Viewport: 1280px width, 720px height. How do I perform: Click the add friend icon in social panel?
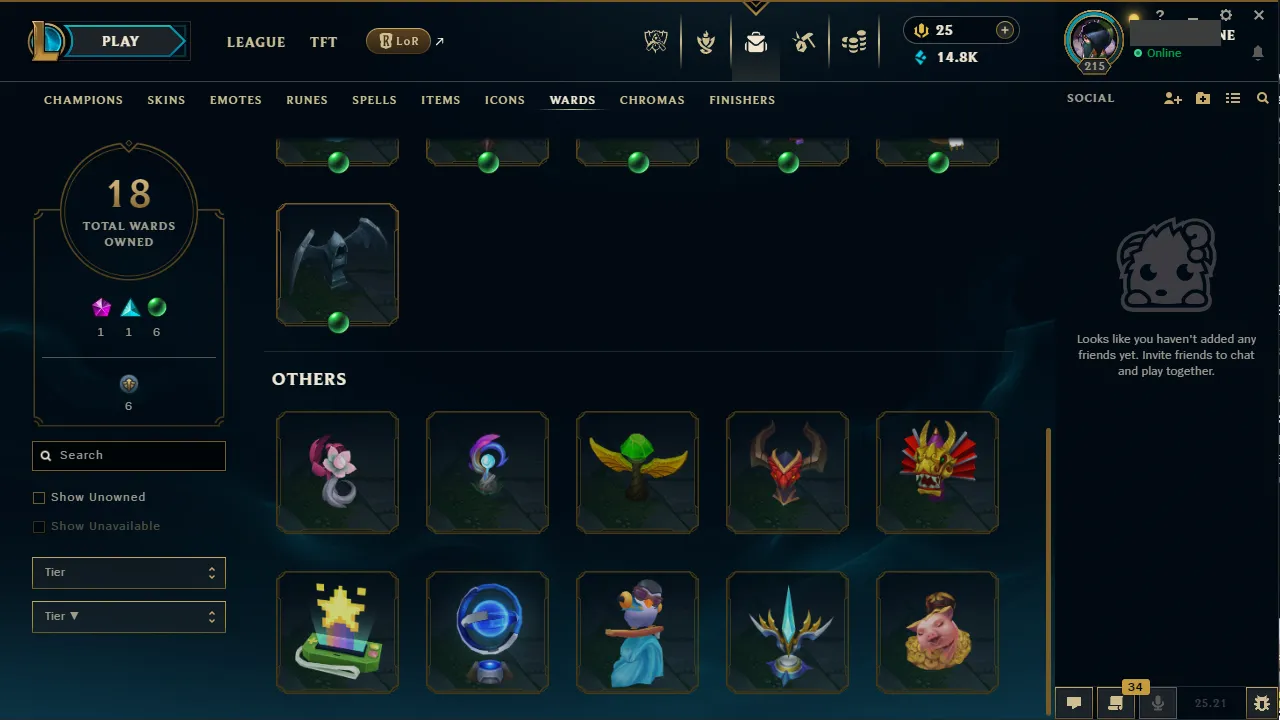(1172, 98)
